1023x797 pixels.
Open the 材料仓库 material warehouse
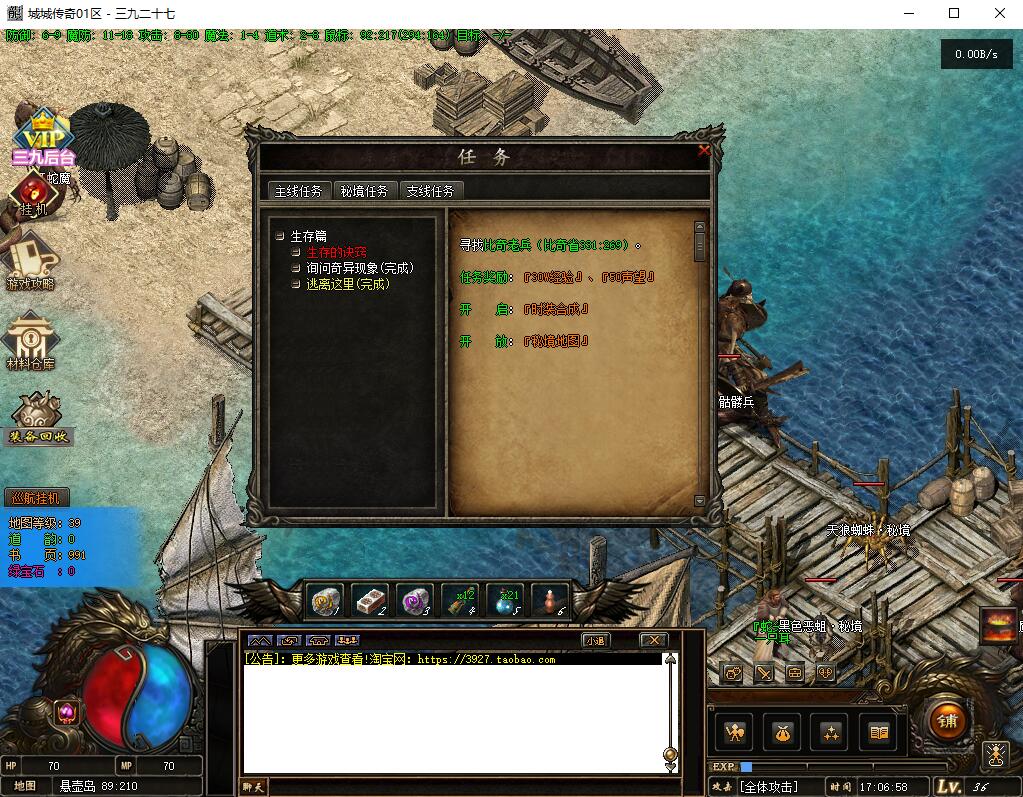tap(31, 341)
